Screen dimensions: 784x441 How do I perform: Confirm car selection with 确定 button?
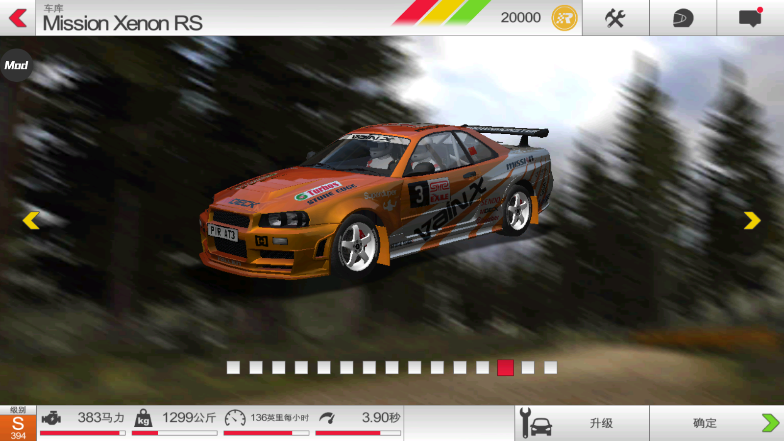[716, 423]
